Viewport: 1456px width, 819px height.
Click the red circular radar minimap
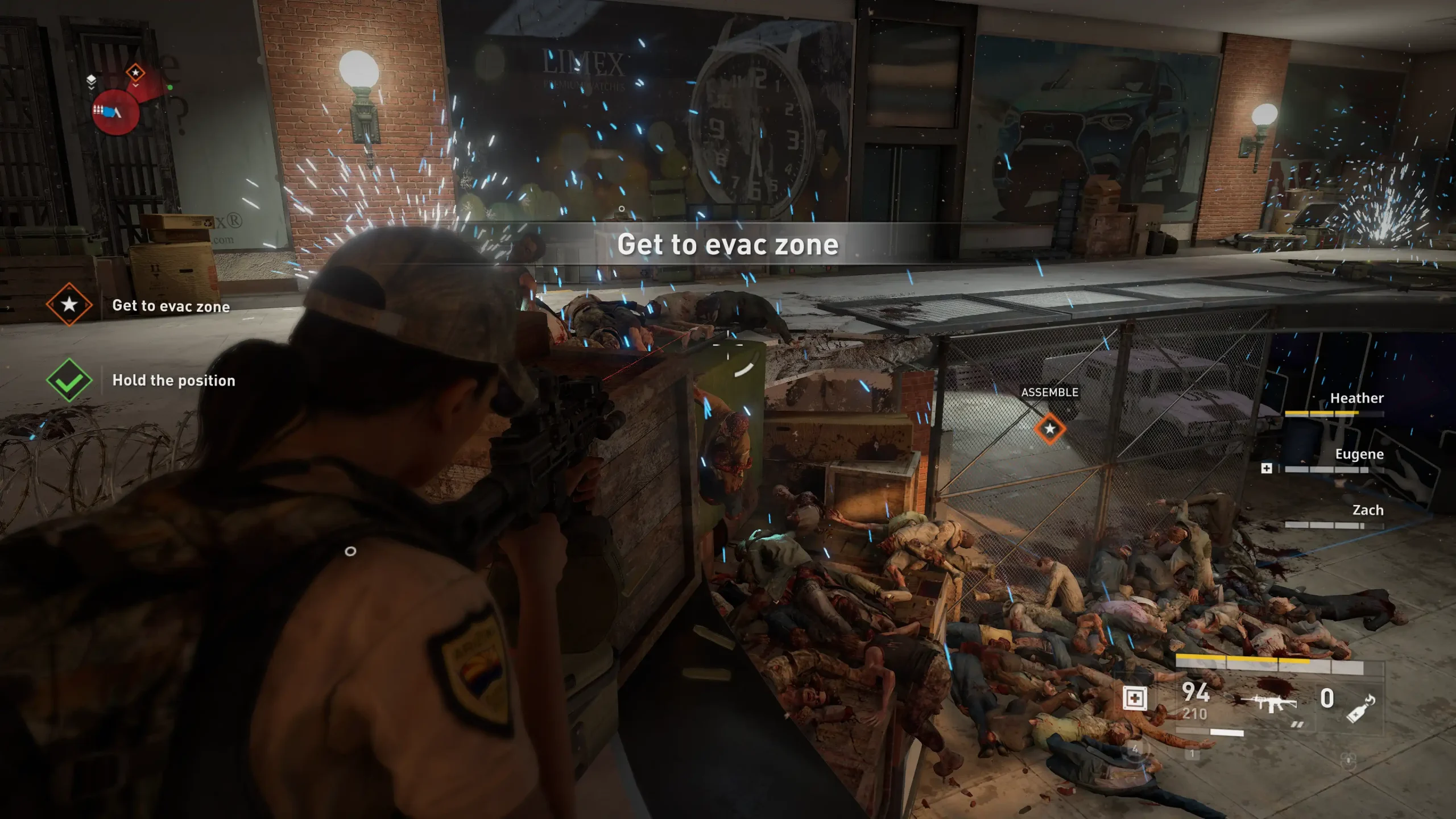point(116,111)
